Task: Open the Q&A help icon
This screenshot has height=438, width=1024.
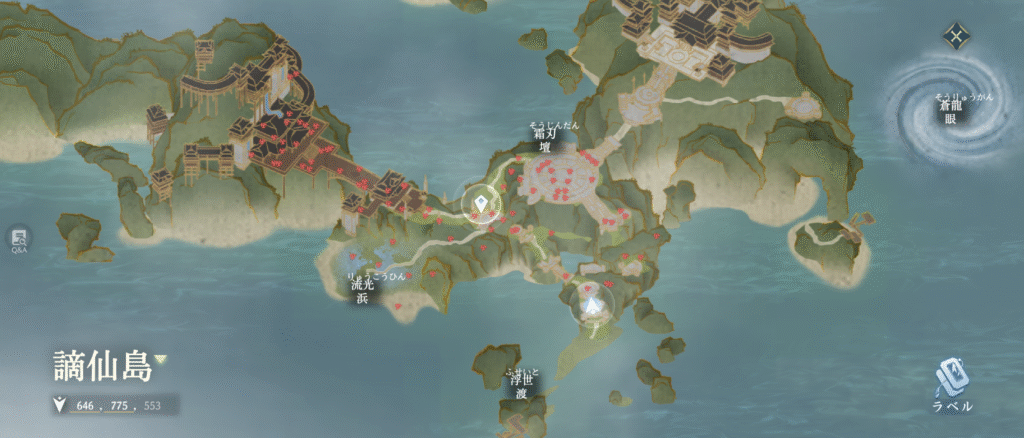Action: point(19,240)
